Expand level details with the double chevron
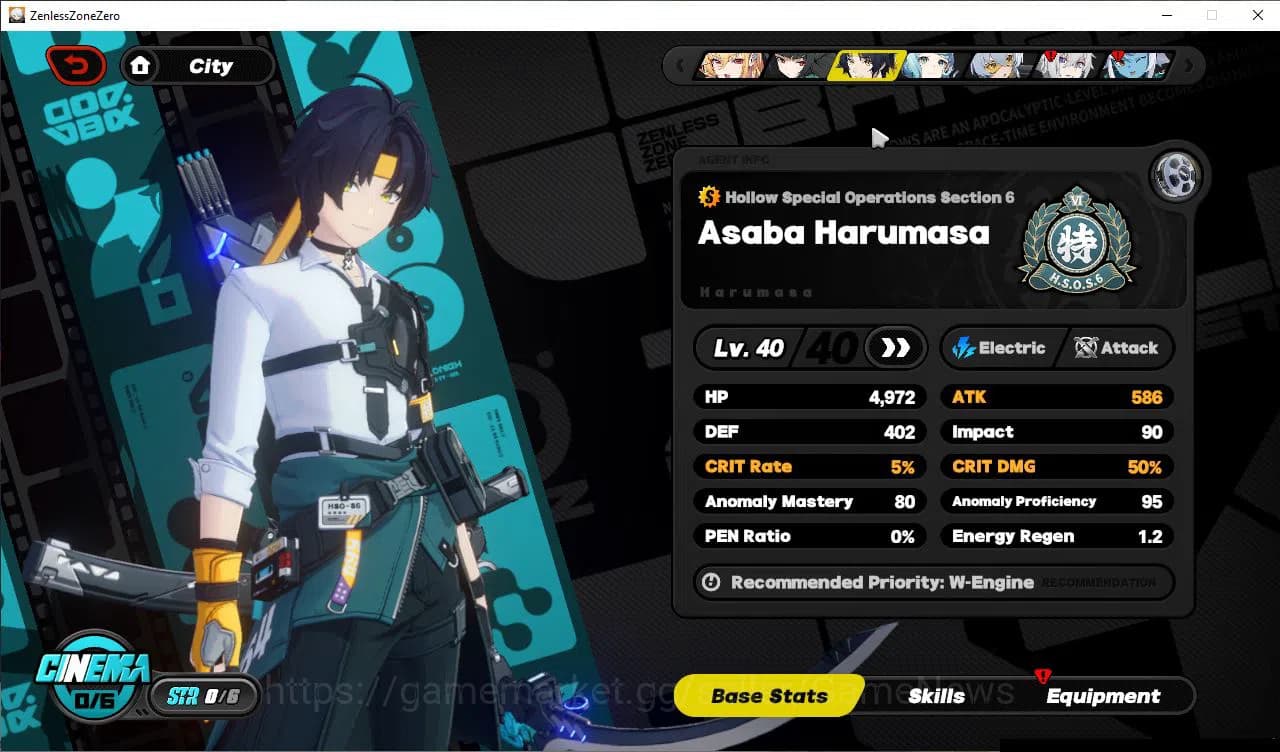 [x=893, y=348]
